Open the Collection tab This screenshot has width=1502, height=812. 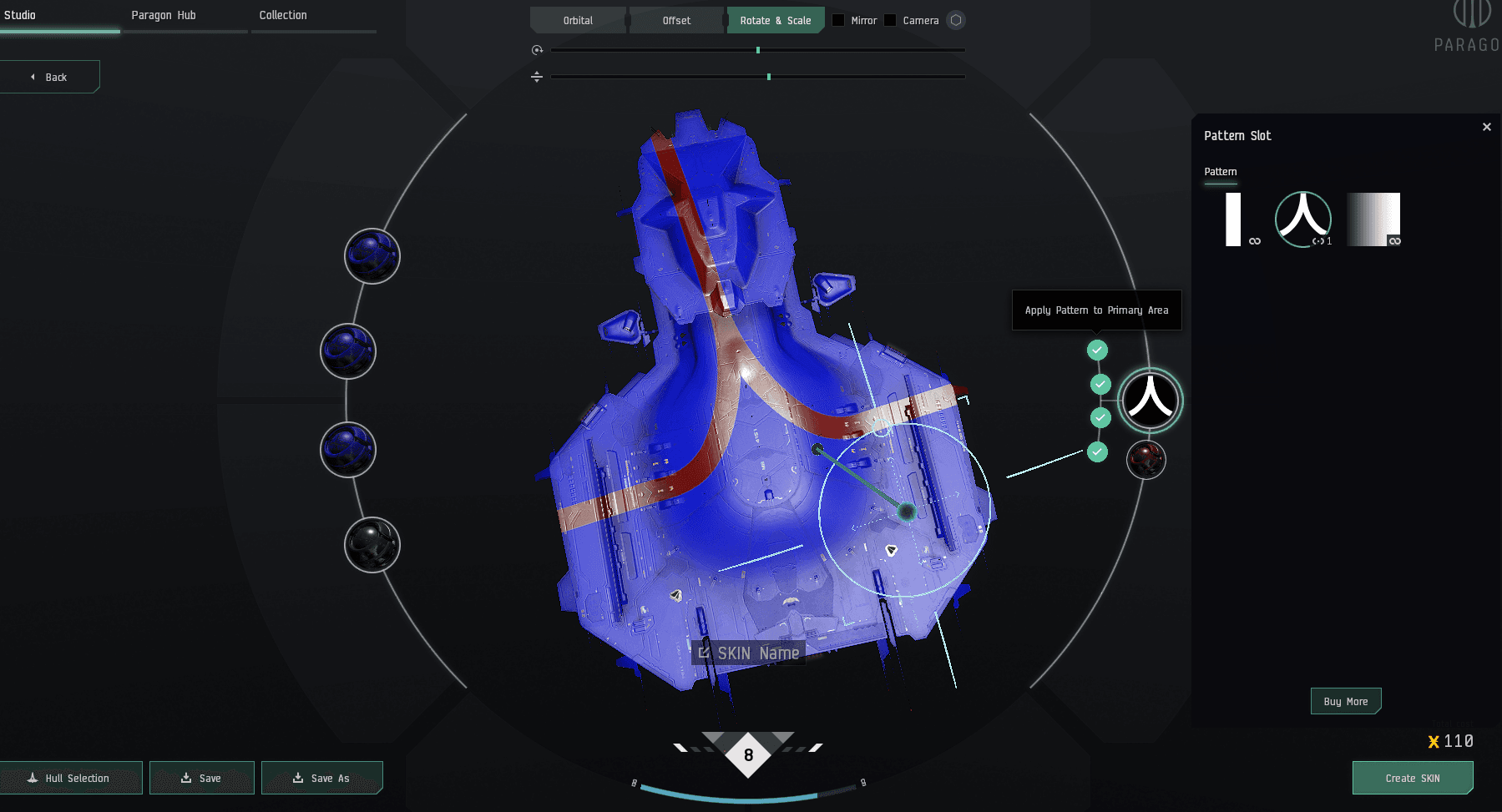point(283,16)
